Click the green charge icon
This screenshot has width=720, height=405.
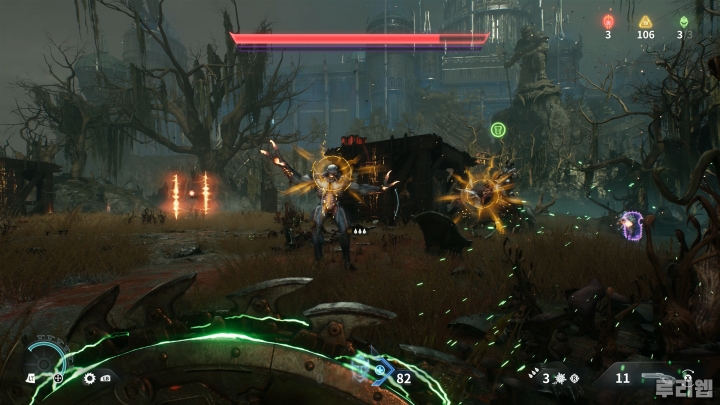click(684, 20)
